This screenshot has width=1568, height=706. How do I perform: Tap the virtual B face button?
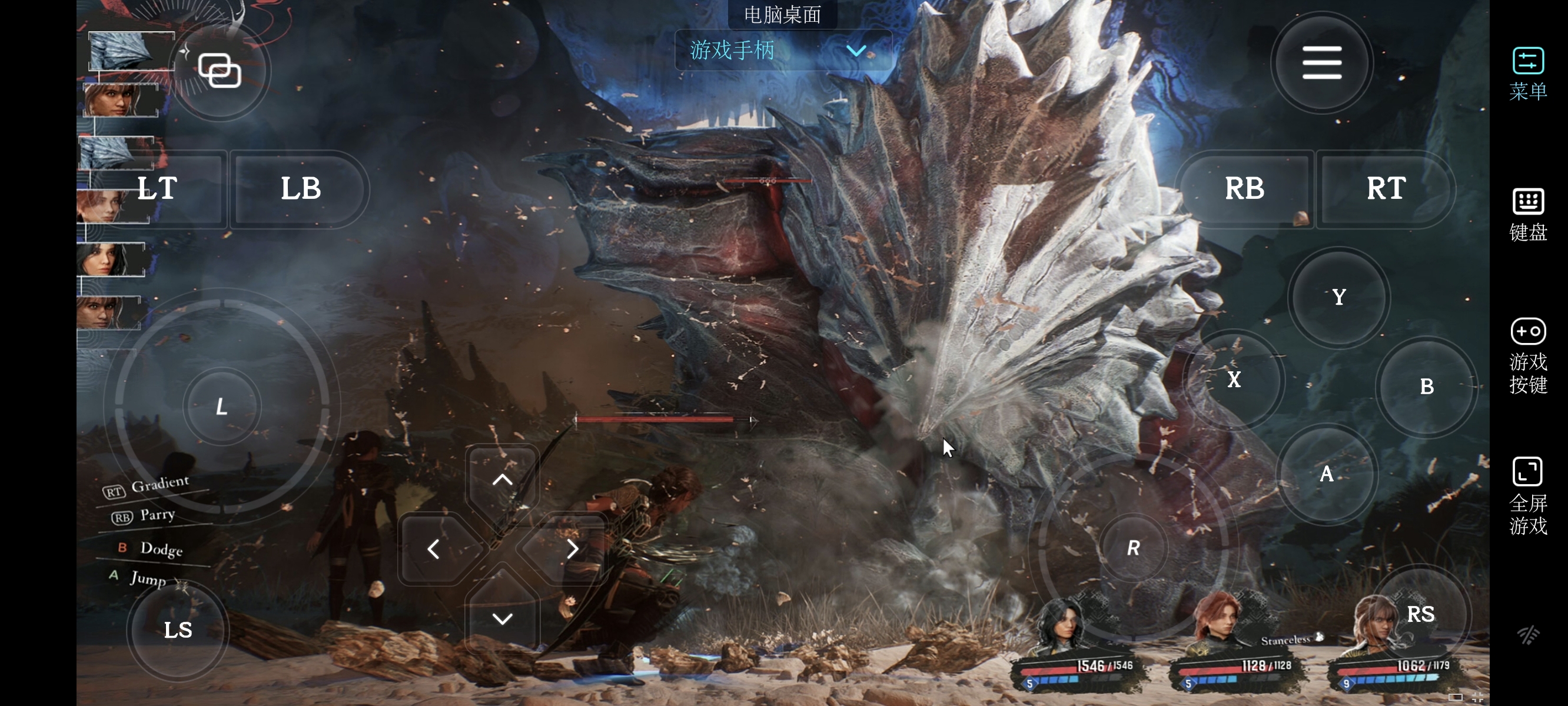[1426, 387]
